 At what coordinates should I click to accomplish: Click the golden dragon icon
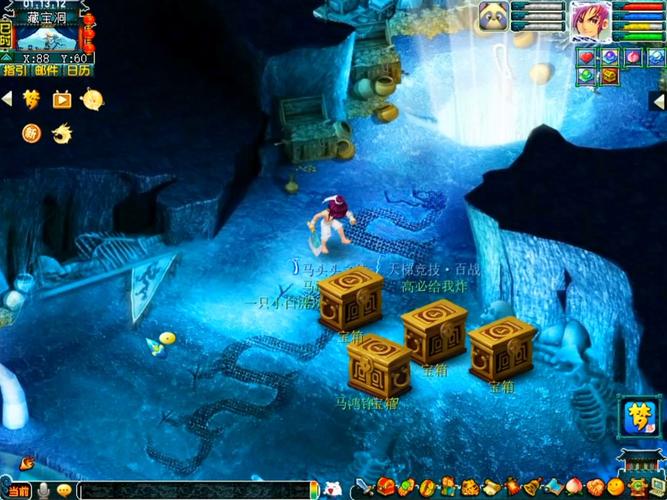point(62,132)
